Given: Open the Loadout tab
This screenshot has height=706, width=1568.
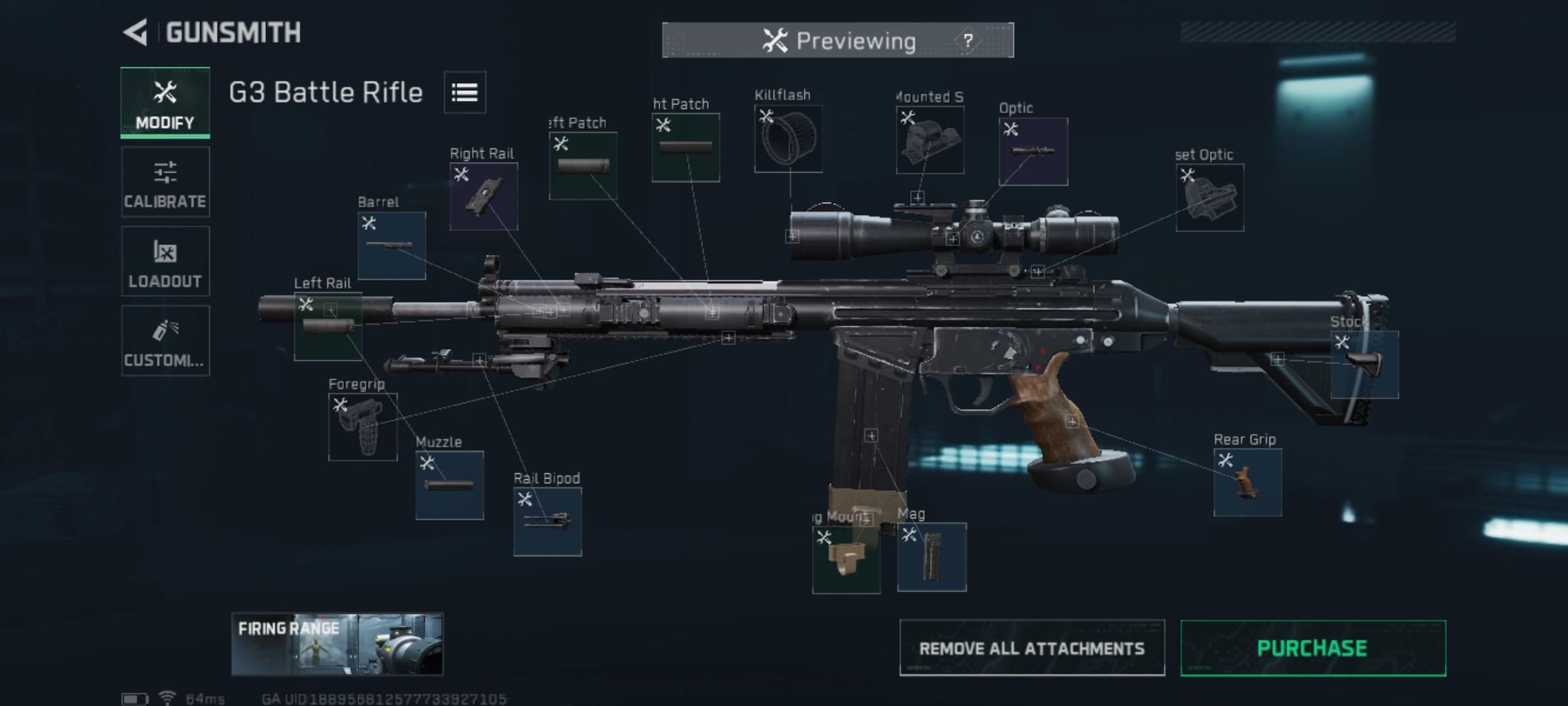Looking at the screenshot, I should [x=165, y=261].
